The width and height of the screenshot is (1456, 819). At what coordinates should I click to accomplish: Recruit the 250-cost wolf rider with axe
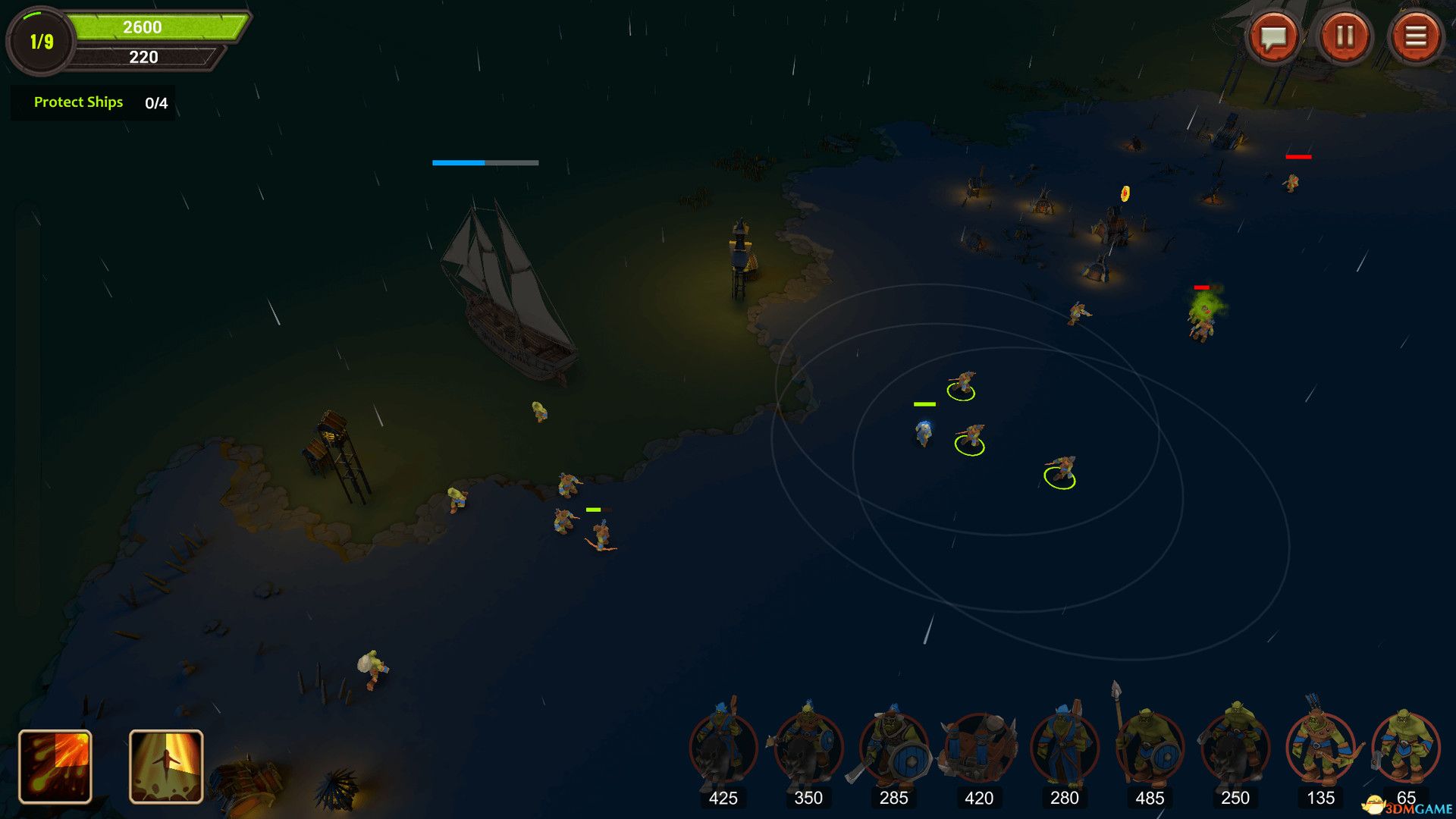(x=1235, y=748)
